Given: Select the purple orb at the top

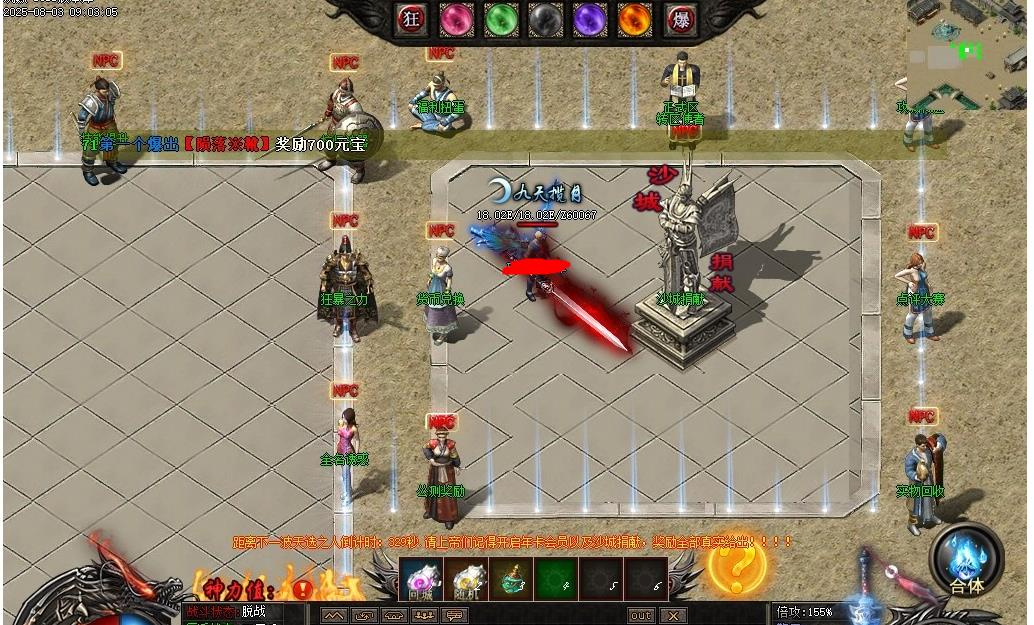Looking at the screenshot, I should (590, 19).
